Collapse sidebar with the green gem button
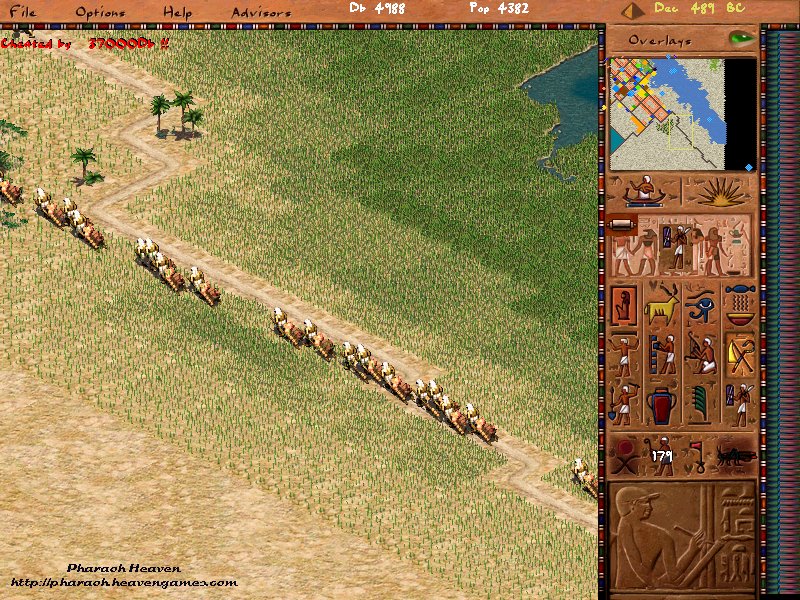Viewport: 800px width, 600px height. [x=741, y=38]
